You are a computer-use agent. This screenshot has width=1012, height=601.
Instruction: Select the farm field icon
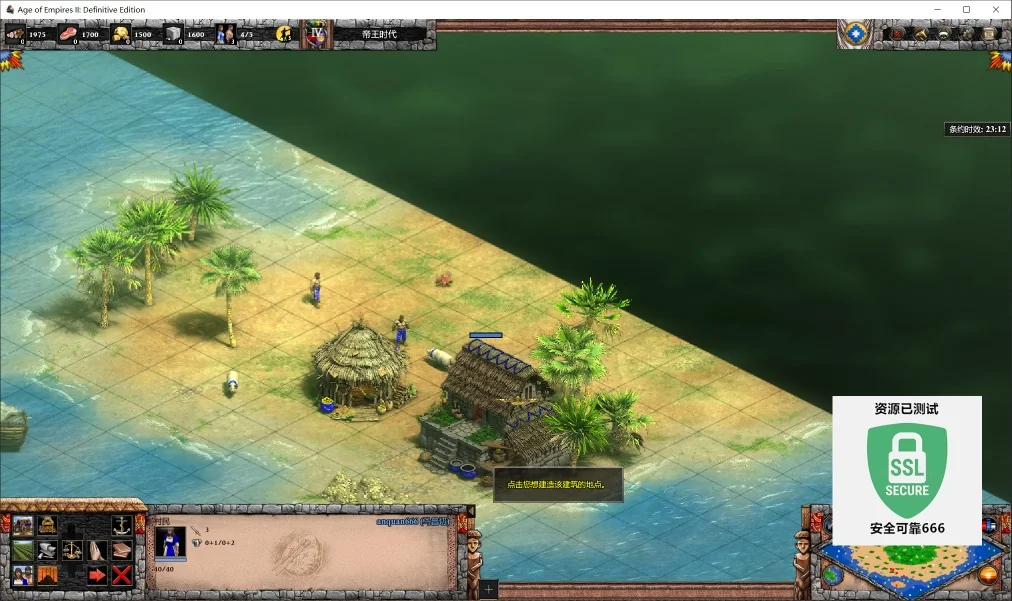pos(22,551)
